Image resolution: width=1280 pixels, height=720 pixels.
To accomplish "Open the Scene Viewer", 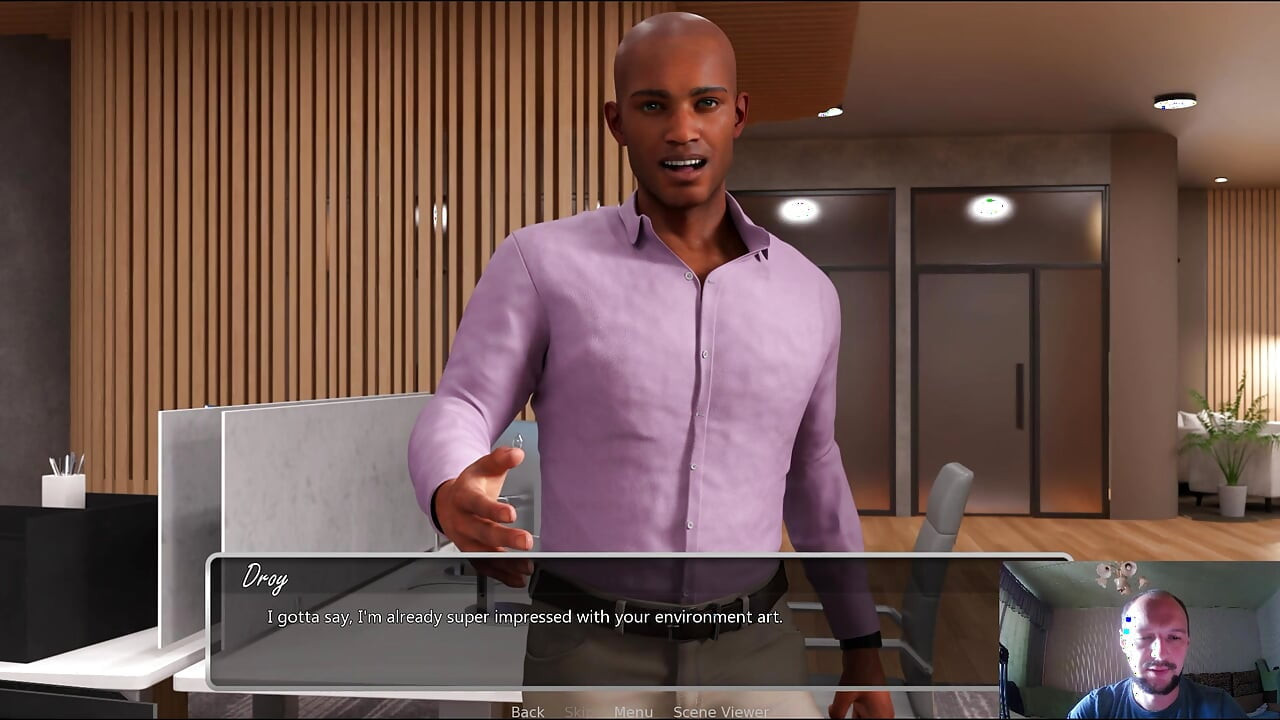I will [x=719, y=712].
